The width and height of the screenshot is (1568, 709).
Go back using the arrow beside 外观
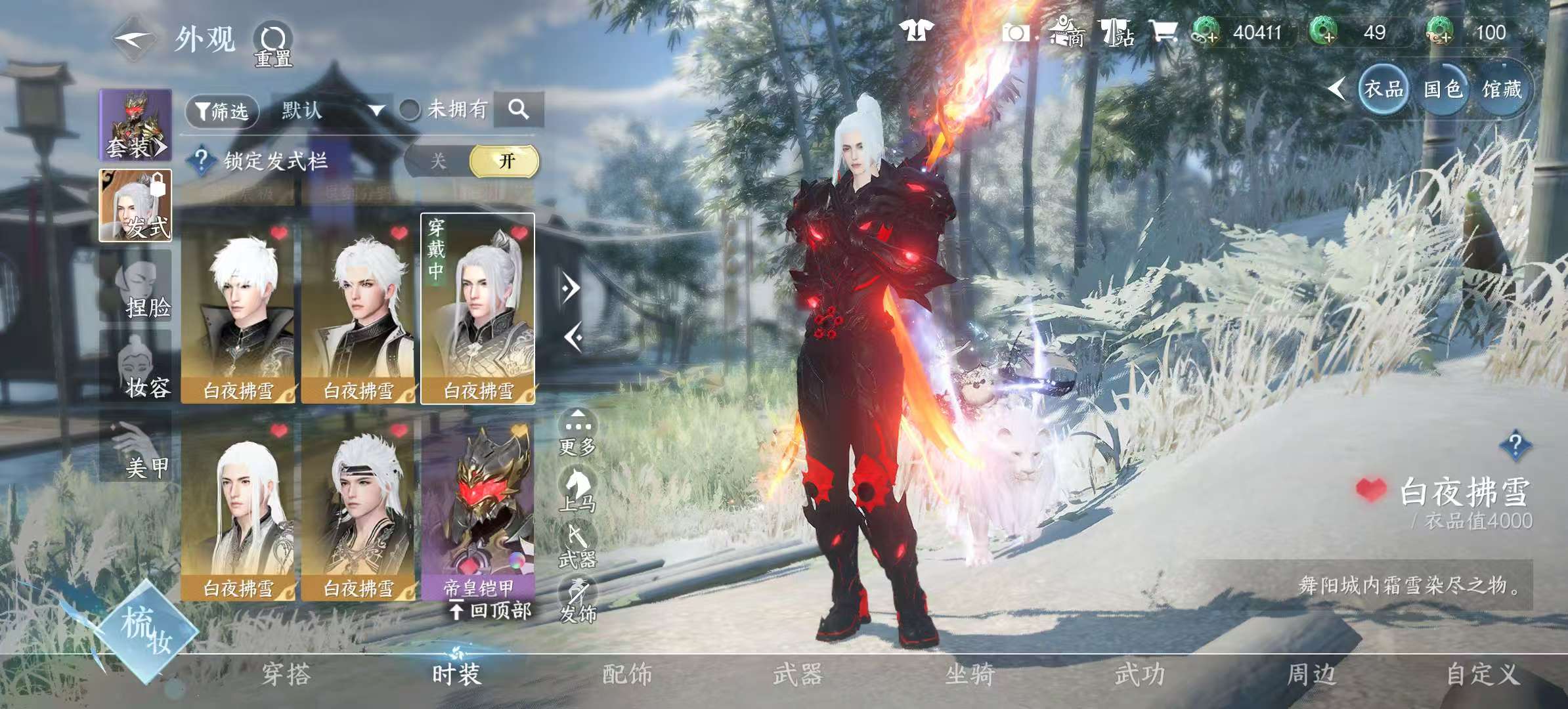133,39
